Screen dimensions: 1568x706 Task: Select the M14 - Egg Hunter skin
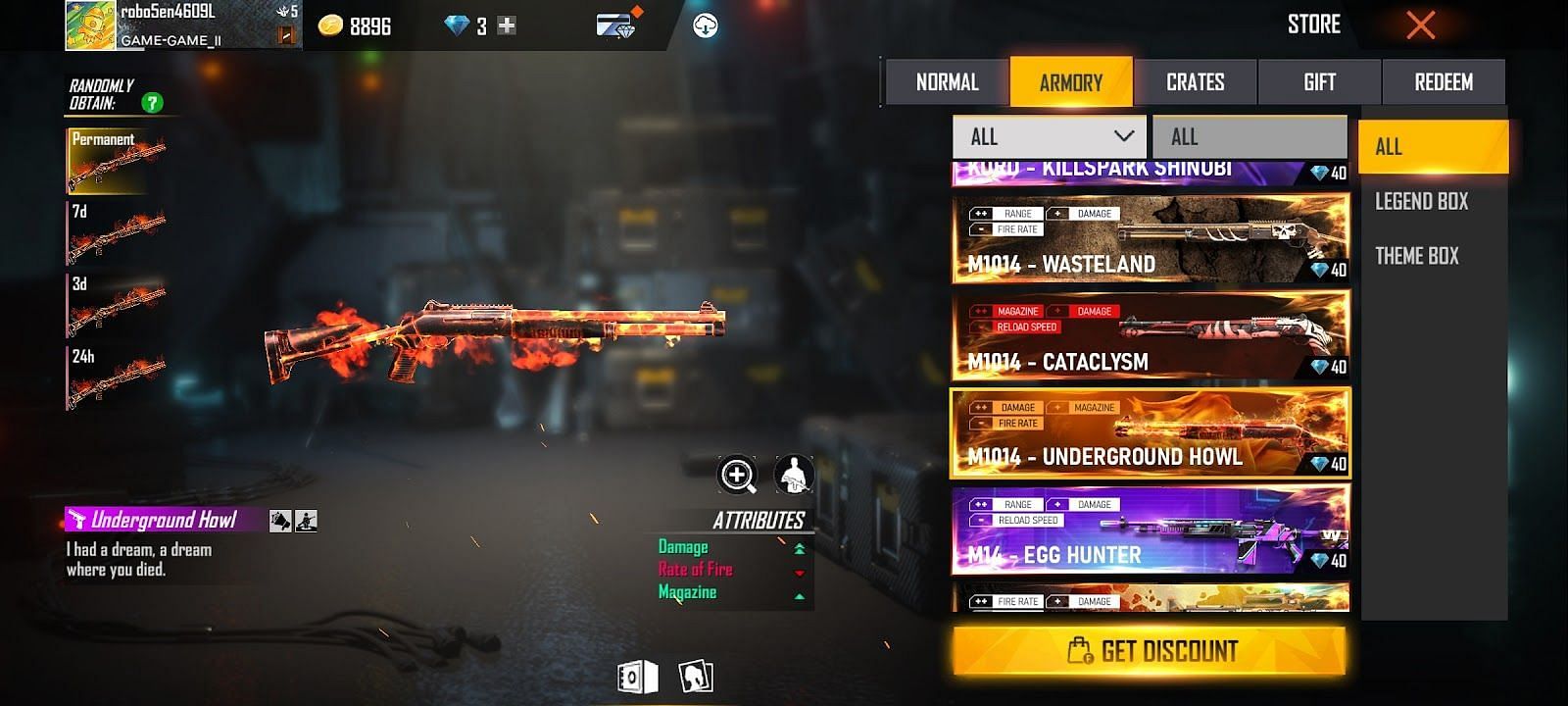click(1150, 530)
